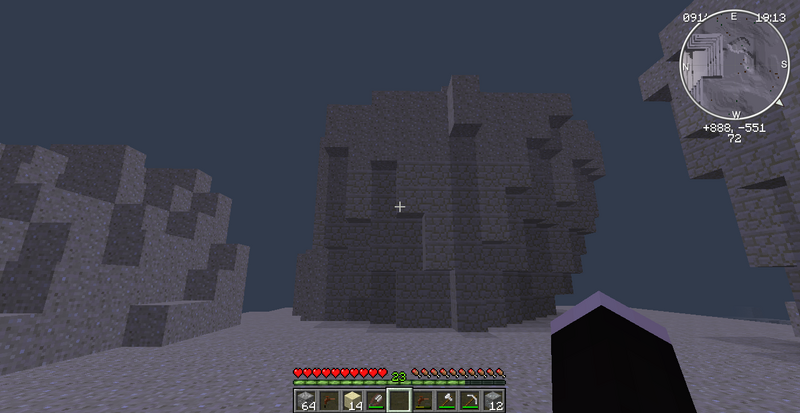Select the shovel in the hotbar
The height and width of the screenshot is (413, 800).
click(x=376, y=401)
